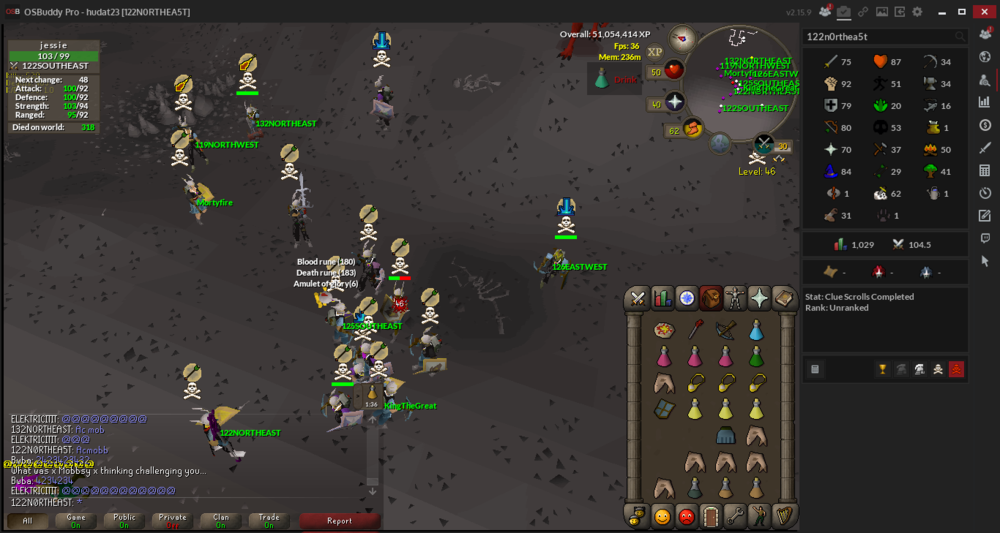The image size is (1000, 533).
Task: Open the Combat Options tab
Action: [638, 298]
